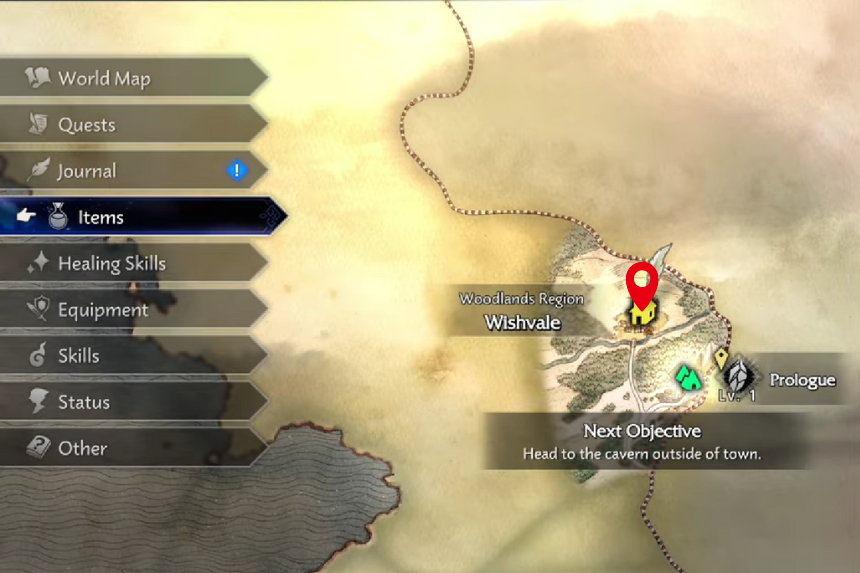Viewport: 860px width, 573px height.
Task: Click the green cavern map icon
Action: coord(687,377)
